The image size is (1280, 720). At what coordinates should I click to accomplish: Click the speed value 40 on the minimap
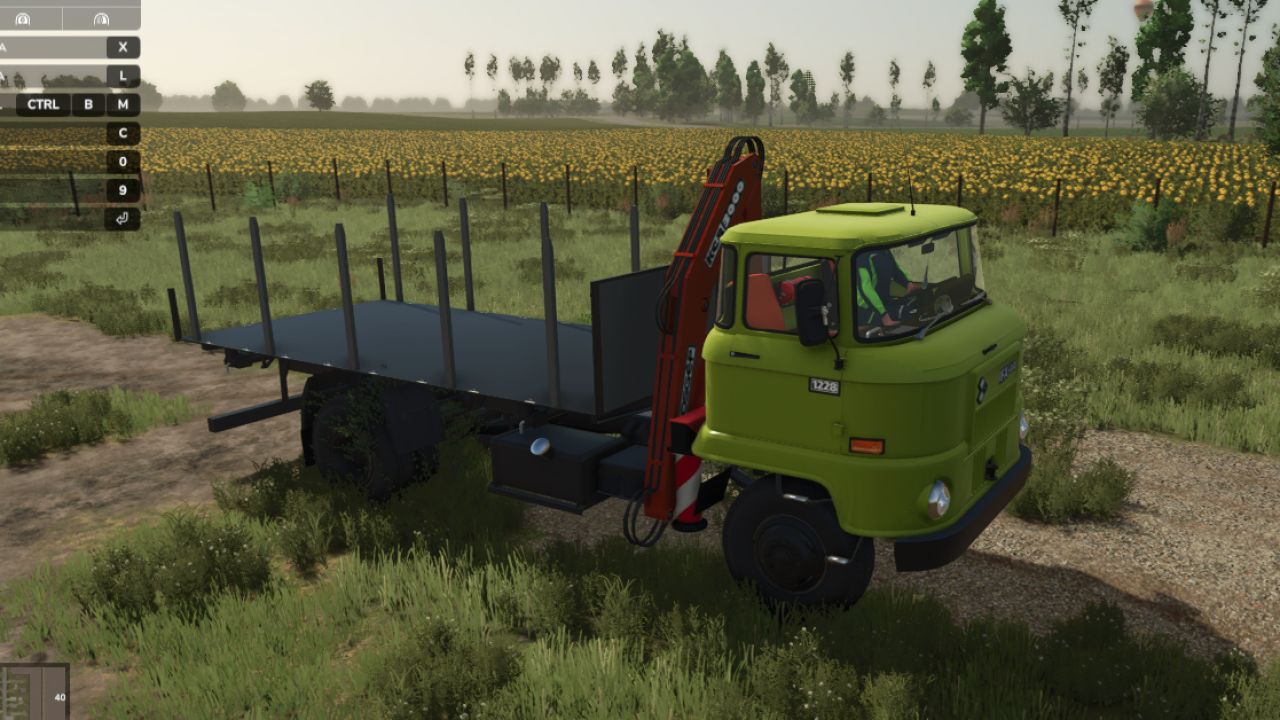tap(58, 697)
